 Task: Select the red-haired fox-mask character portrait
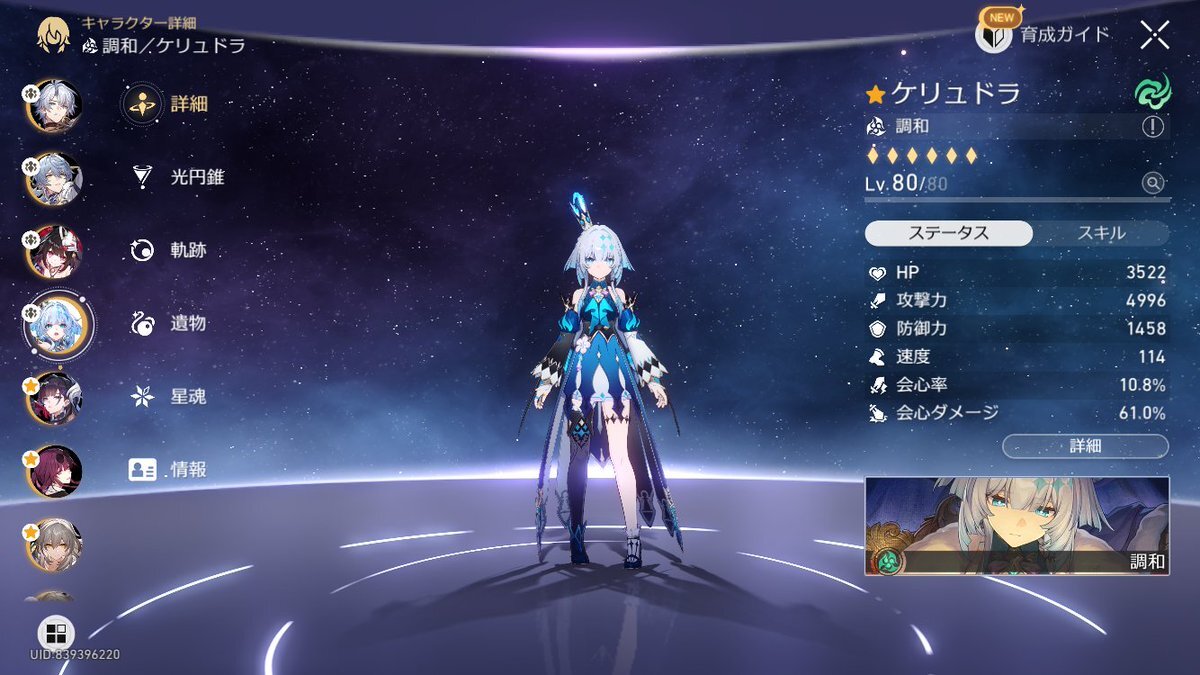(54, 251)
